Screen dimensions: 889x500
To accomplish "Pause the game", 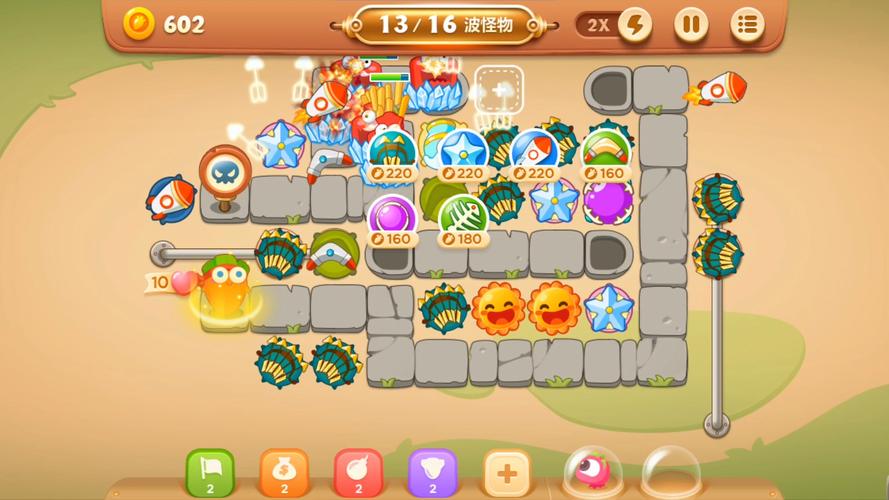I will (x=690, y=24).
